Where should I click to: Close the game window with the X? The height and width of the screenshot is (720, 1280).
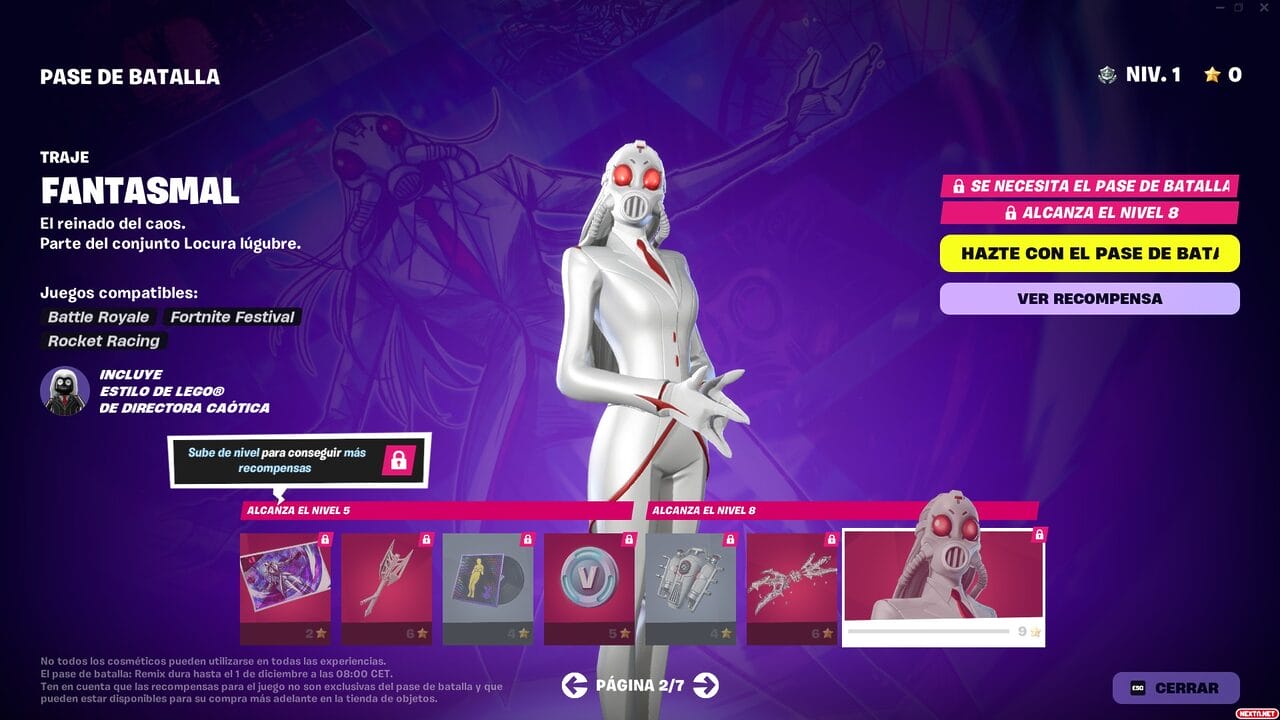coord(1263,8)
